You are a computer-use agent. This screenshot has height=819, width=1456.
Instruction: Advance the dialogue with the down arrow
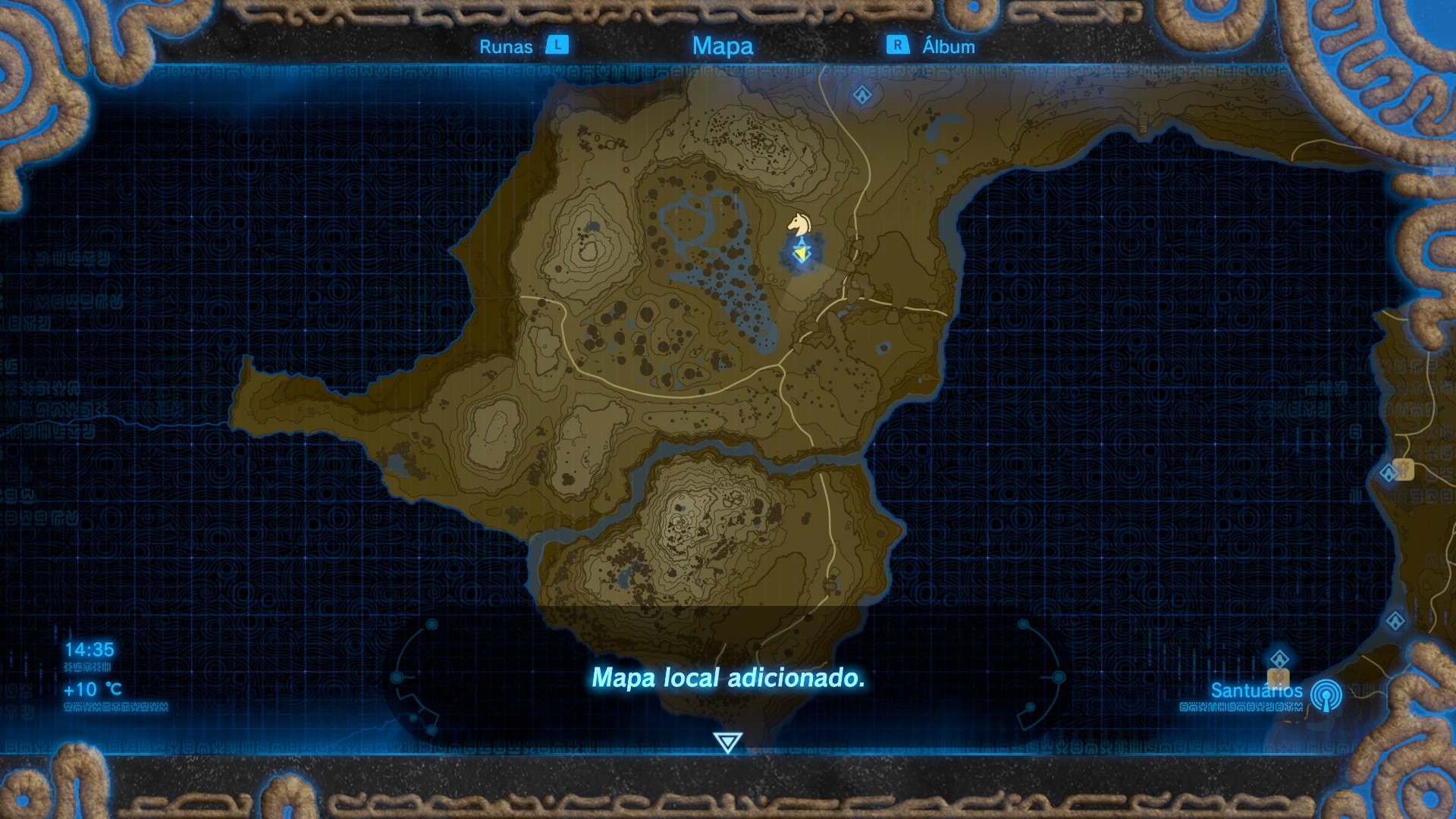click(727, 742)
